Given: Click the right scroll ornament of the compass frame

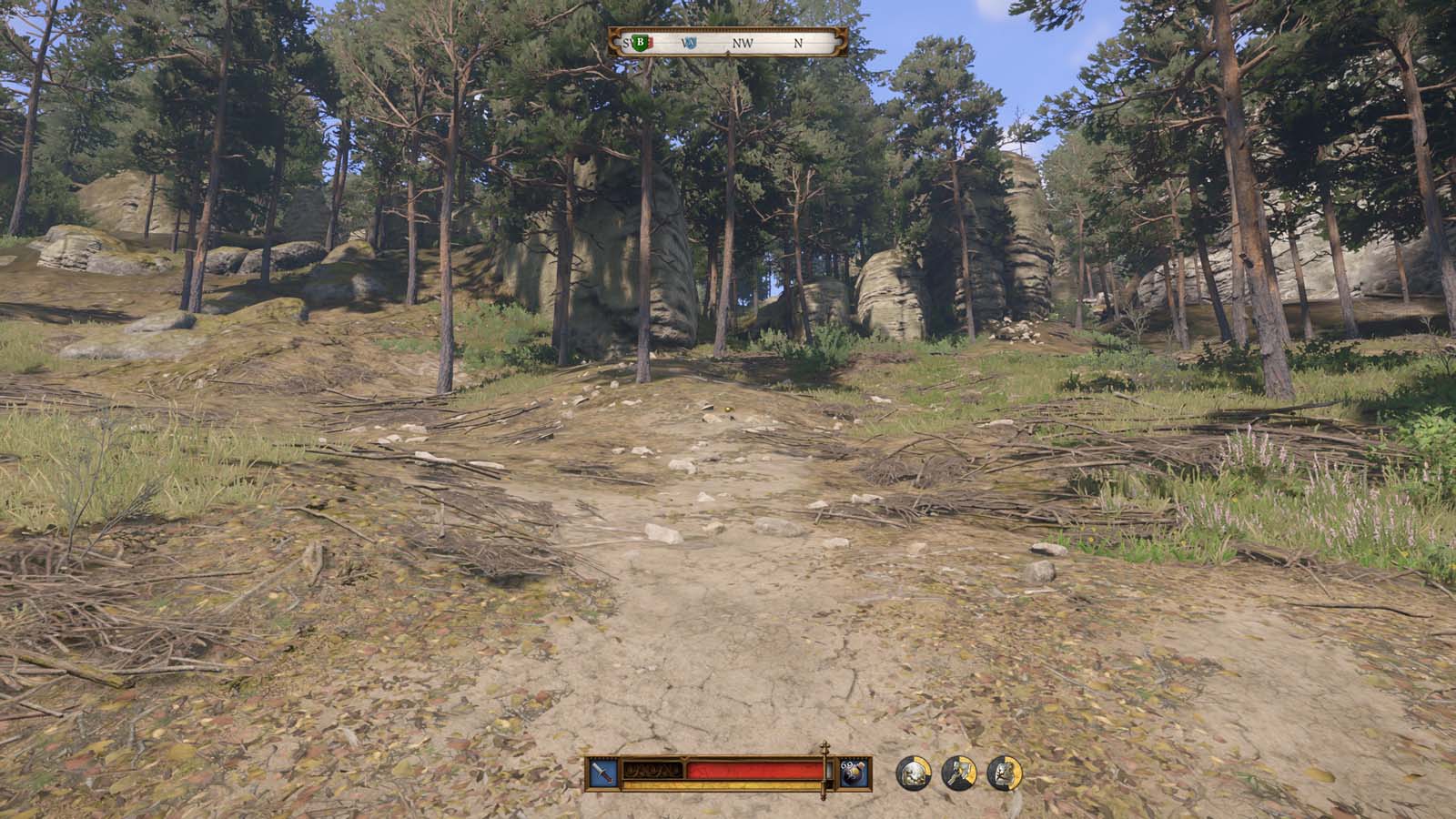Looking at the screenshot, I should tap(842, 41).
